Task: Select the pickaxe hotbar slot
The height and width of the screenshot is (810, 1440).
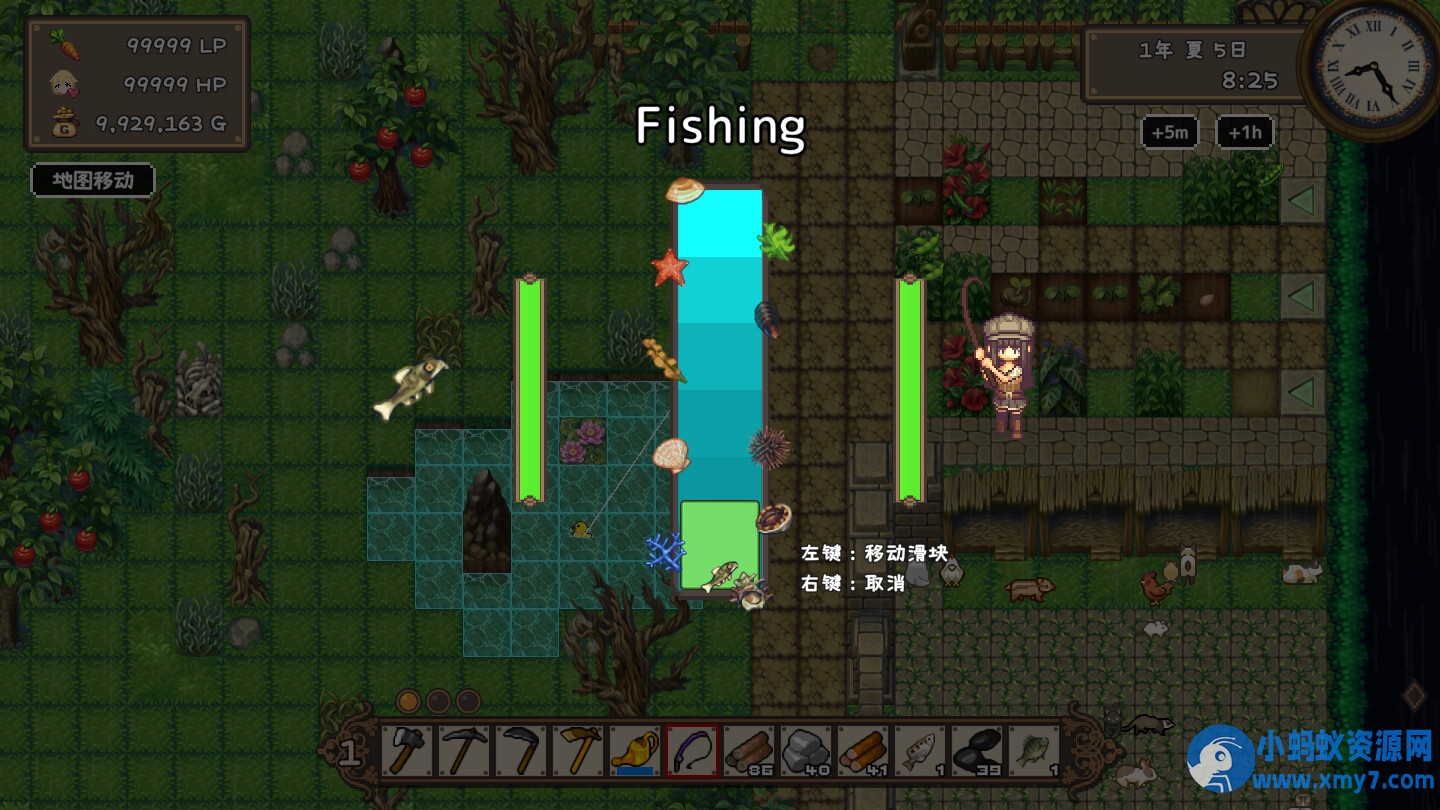Action: pos(464,750)
